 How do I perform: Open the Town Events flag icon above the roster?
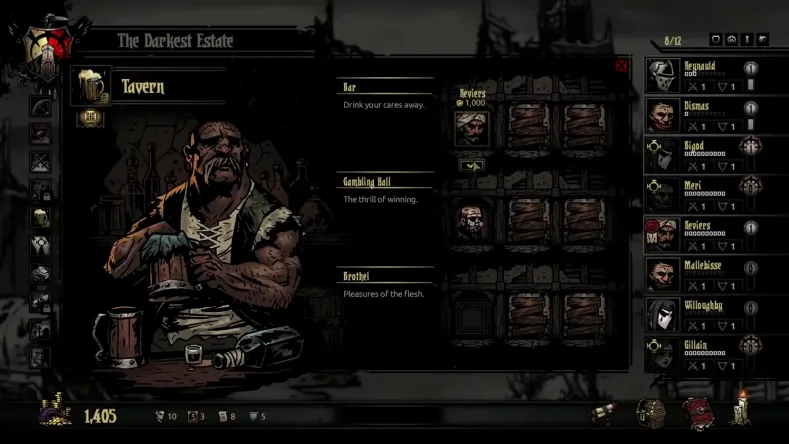tap(763, 39)
